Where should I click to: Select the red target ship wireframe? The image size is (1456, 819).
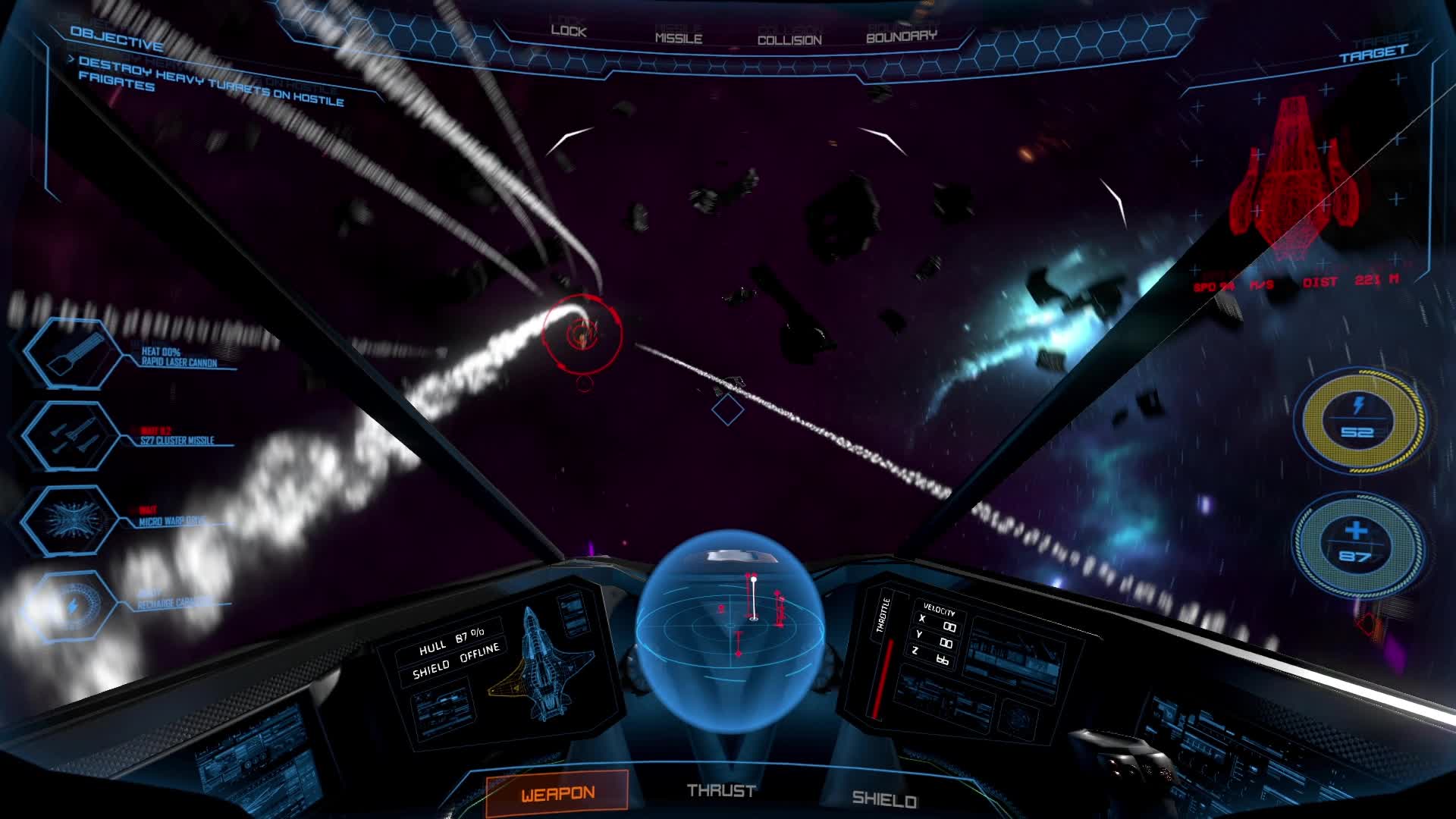pyautogui.click(x=1289, y=178)
